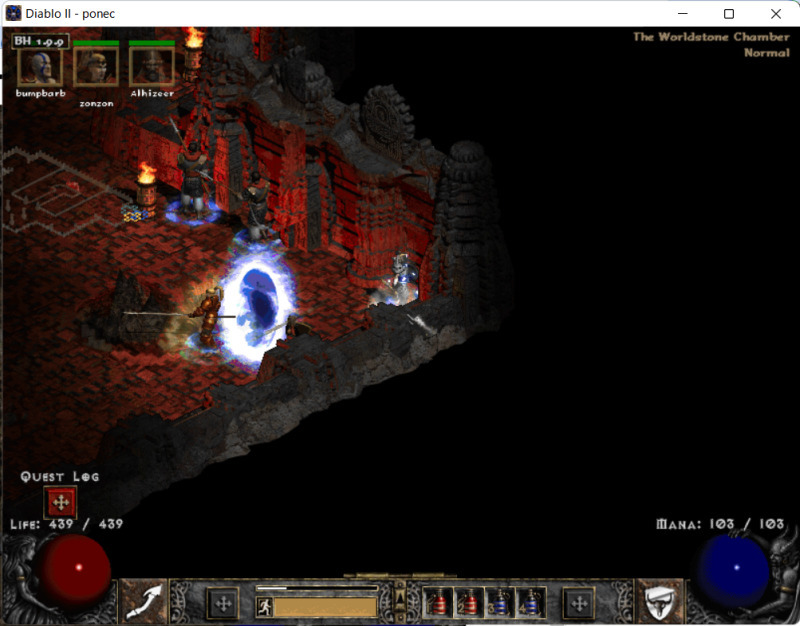Click the cross button beside the run toggle

coord(222,603)
